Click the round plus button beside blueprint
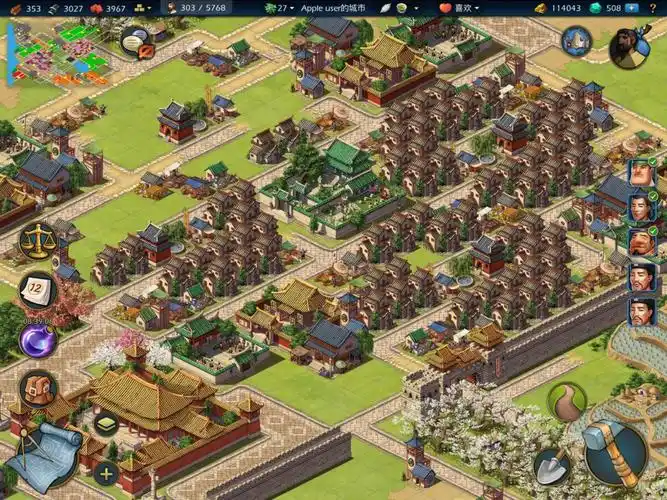The height and width of the screenshot is (500, 667). click(105, 472)
